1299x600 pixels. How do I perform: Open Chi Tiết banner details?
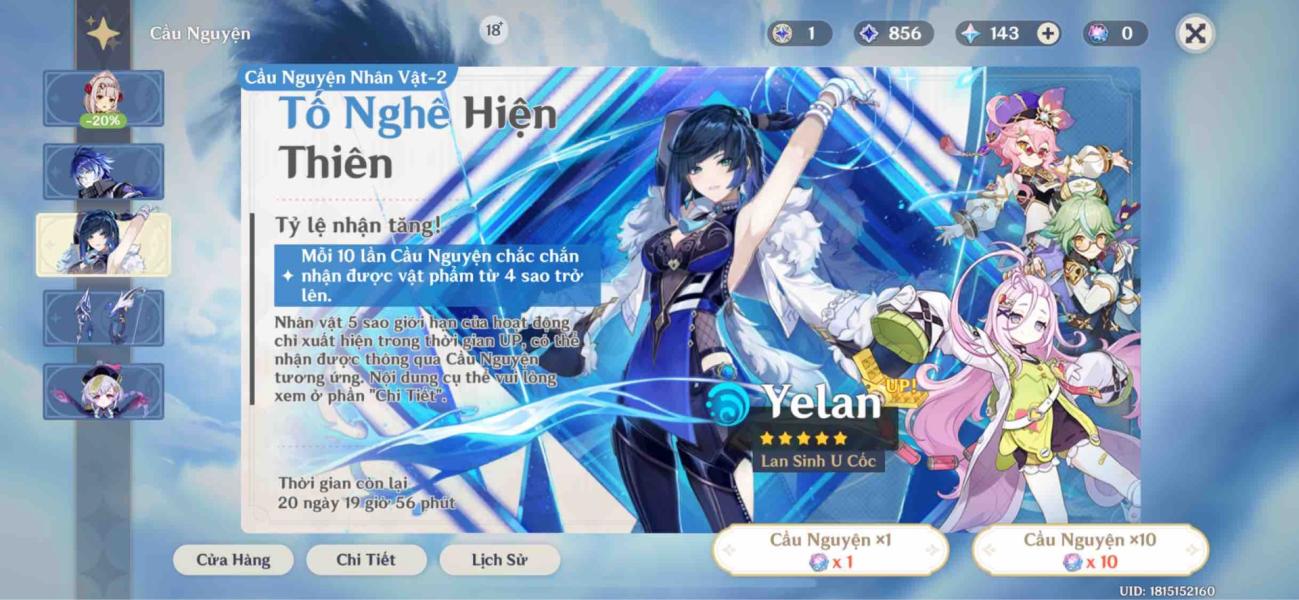pyautogui.click(x=366, y=560)
